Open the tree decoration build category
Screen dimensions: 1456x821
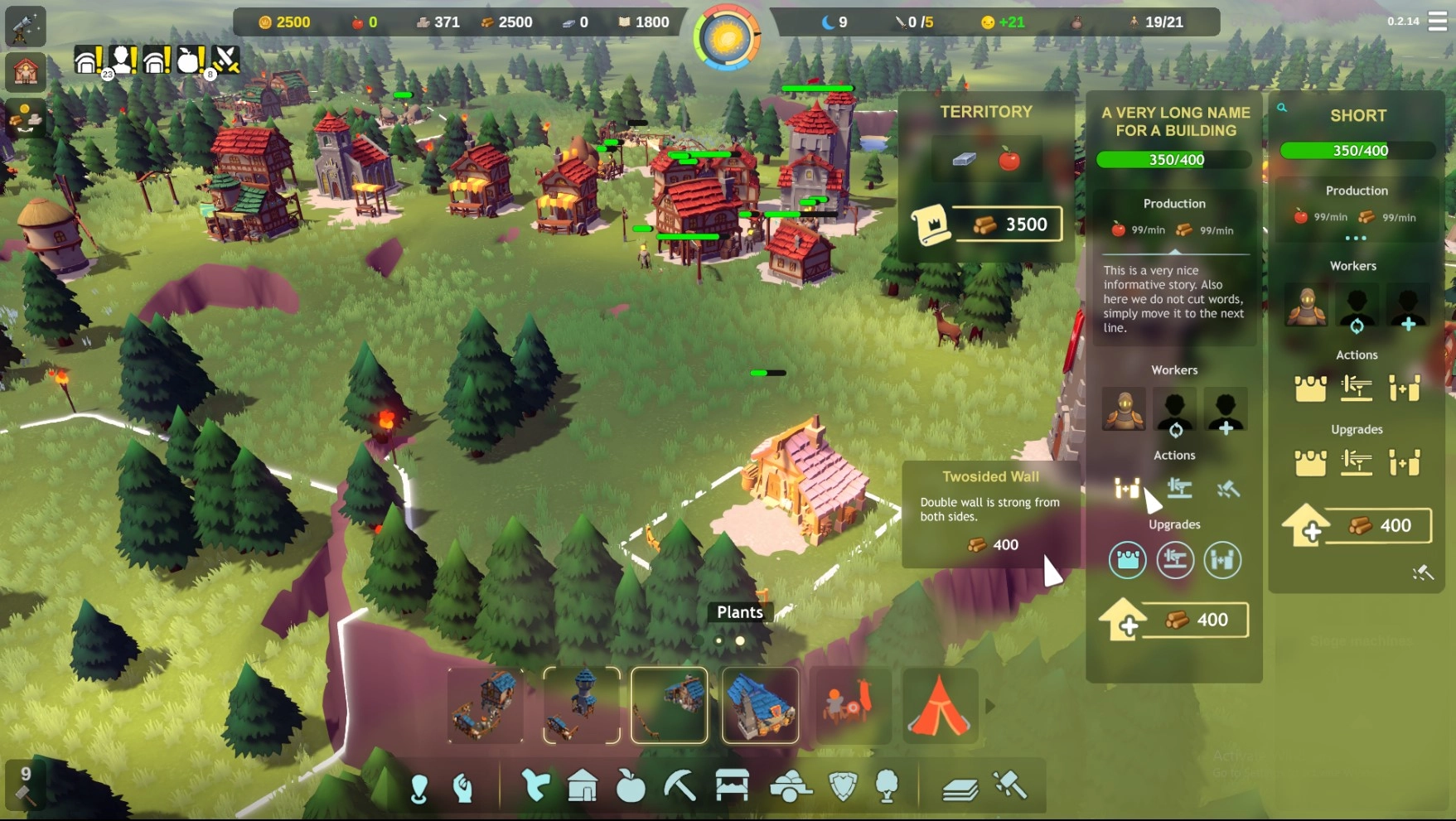[887, 785]
